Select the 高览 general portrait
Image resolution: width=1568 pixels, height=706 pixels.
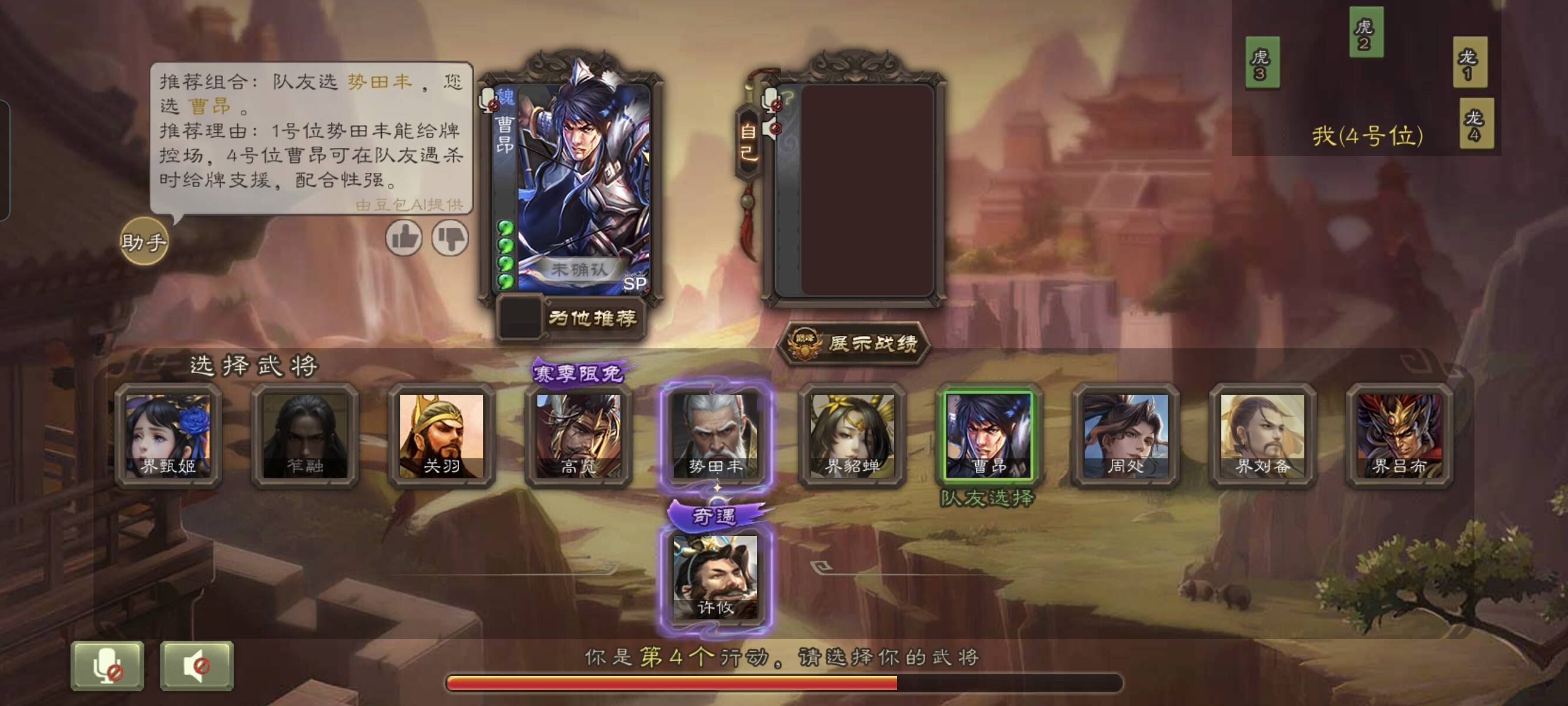578,435
